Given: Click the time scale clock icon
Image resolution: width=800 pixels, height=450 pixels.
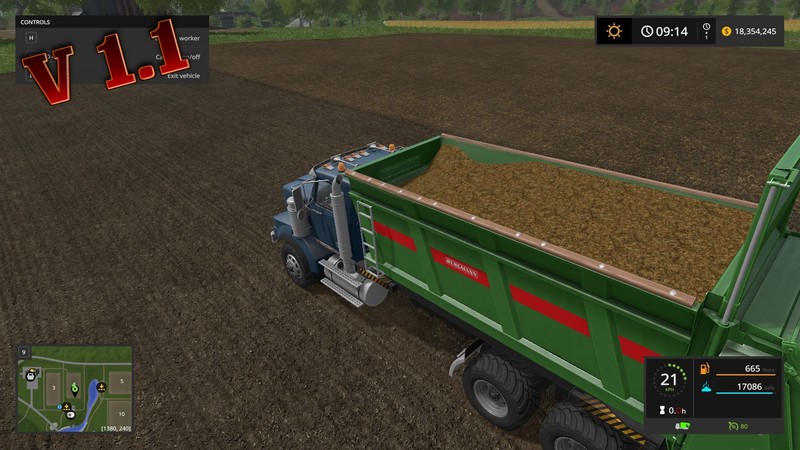Looking at the screenshot, I should pos(707,31).
